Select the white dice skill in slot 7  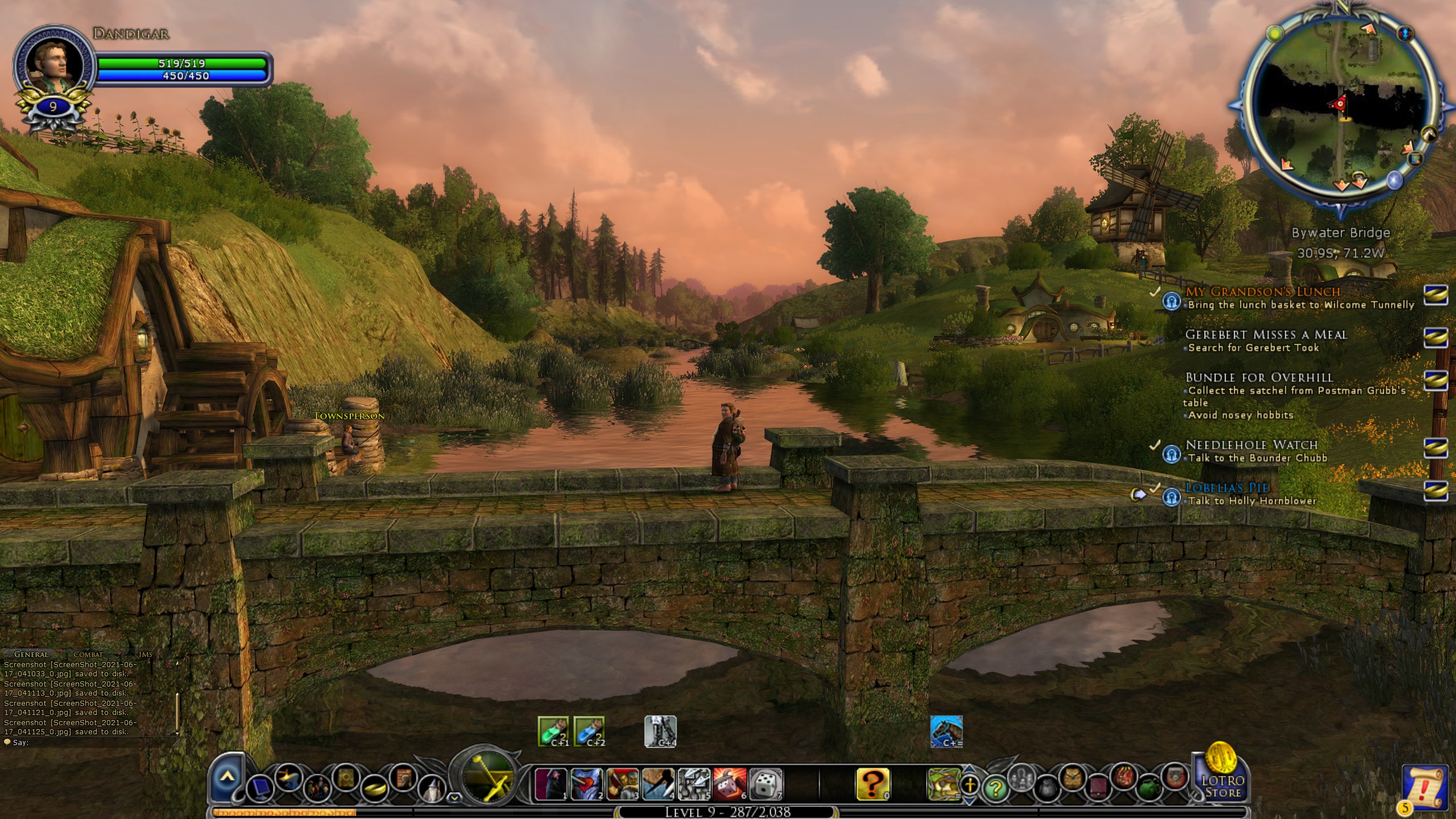(766, 785)
